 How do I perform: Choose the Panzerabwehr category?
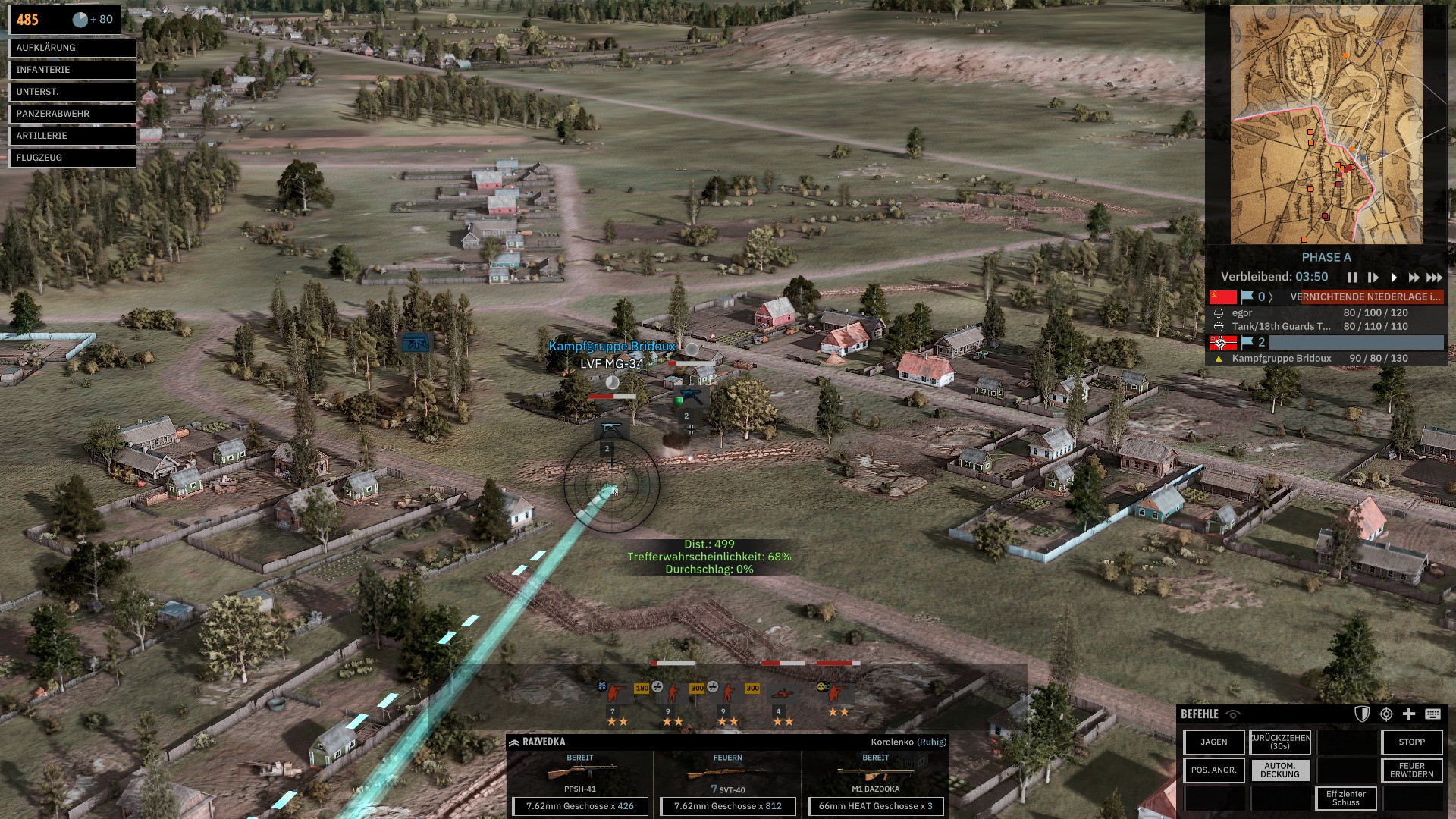(72, 114)
